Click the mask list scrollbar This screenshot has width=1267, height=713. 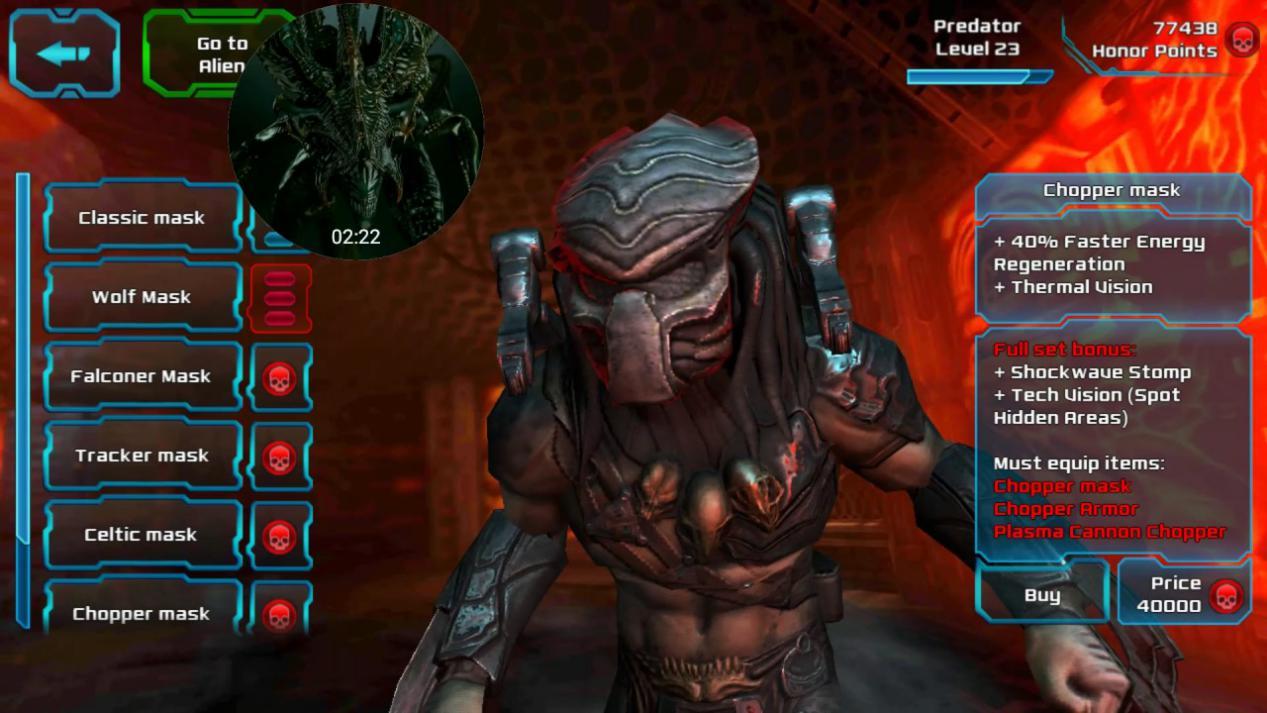23,400
